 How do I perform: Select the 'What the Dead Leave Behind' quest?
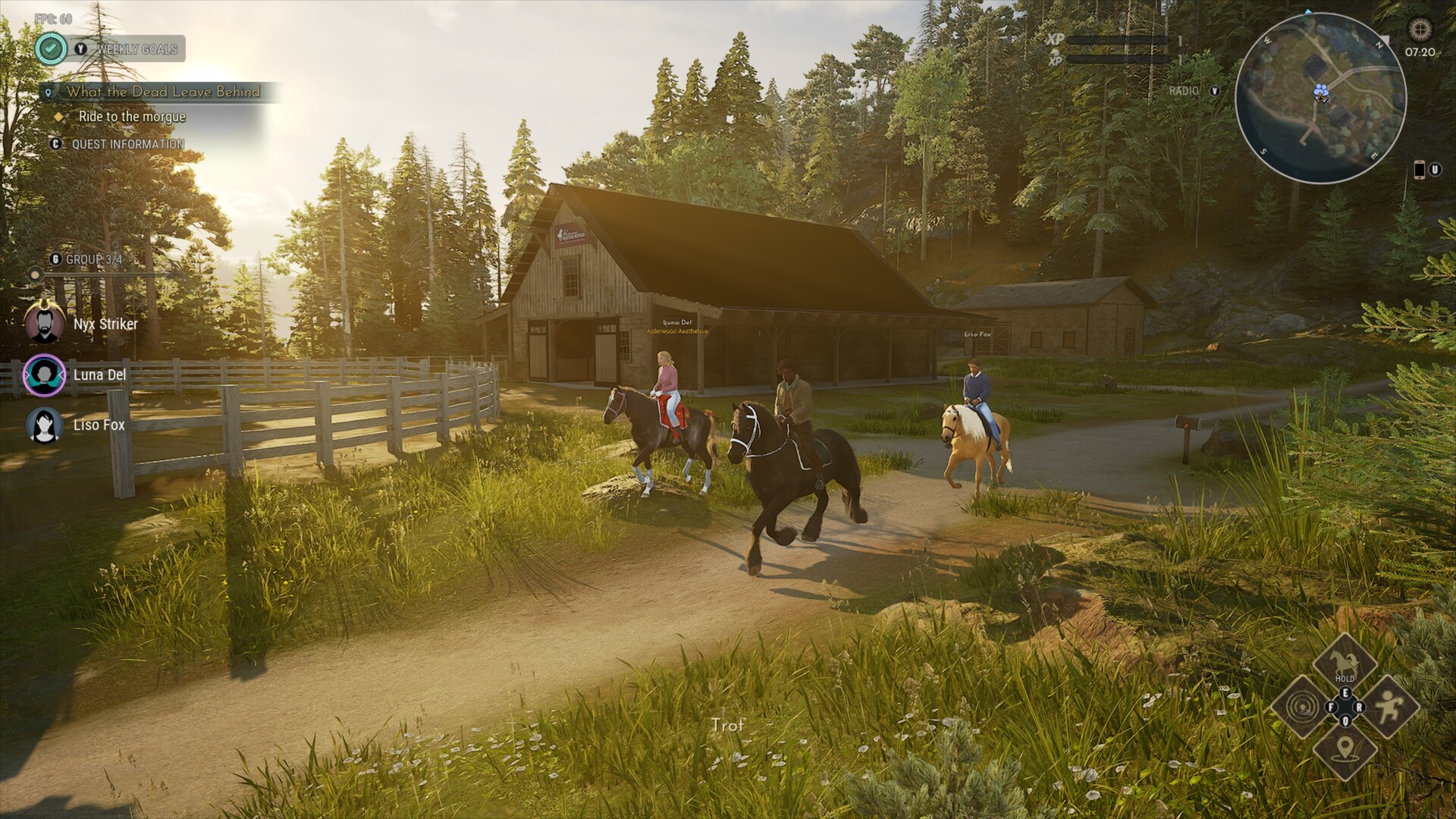pyautogui.click(x=162, y=92)
